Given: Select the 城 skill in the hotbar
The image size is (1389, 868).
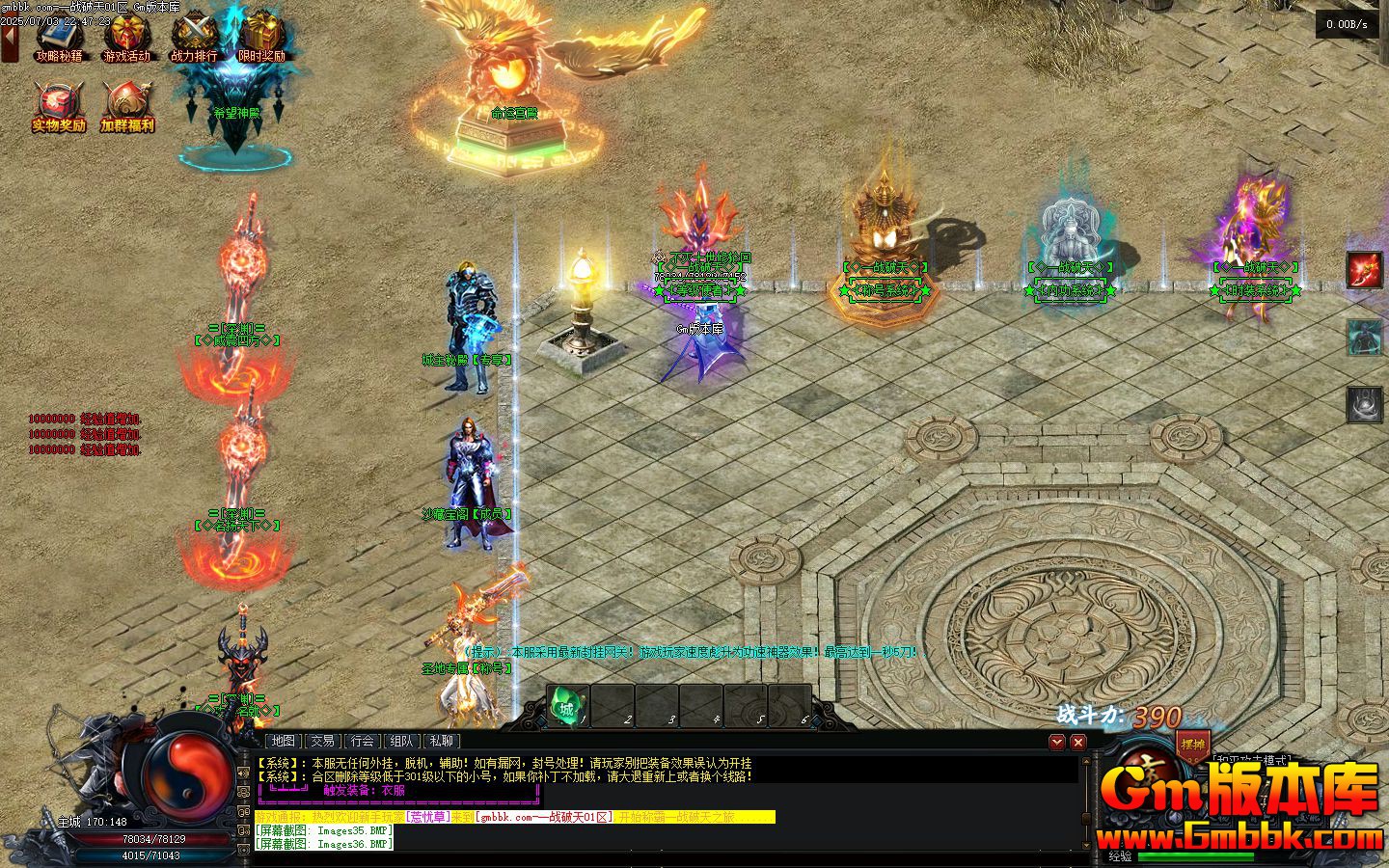Looking at the screenshot, I should pos(566,707).
